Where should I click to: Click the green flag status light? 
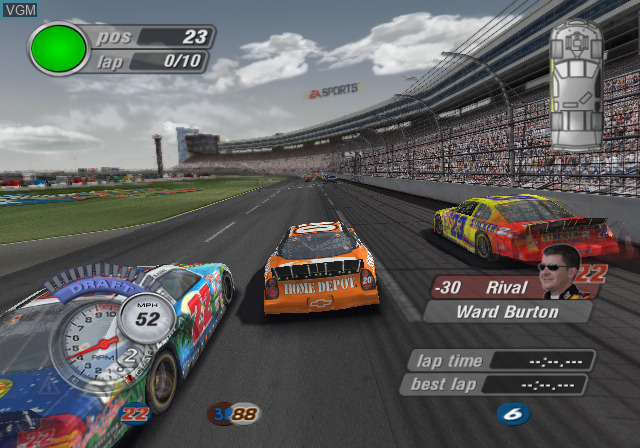coord(58,48)
